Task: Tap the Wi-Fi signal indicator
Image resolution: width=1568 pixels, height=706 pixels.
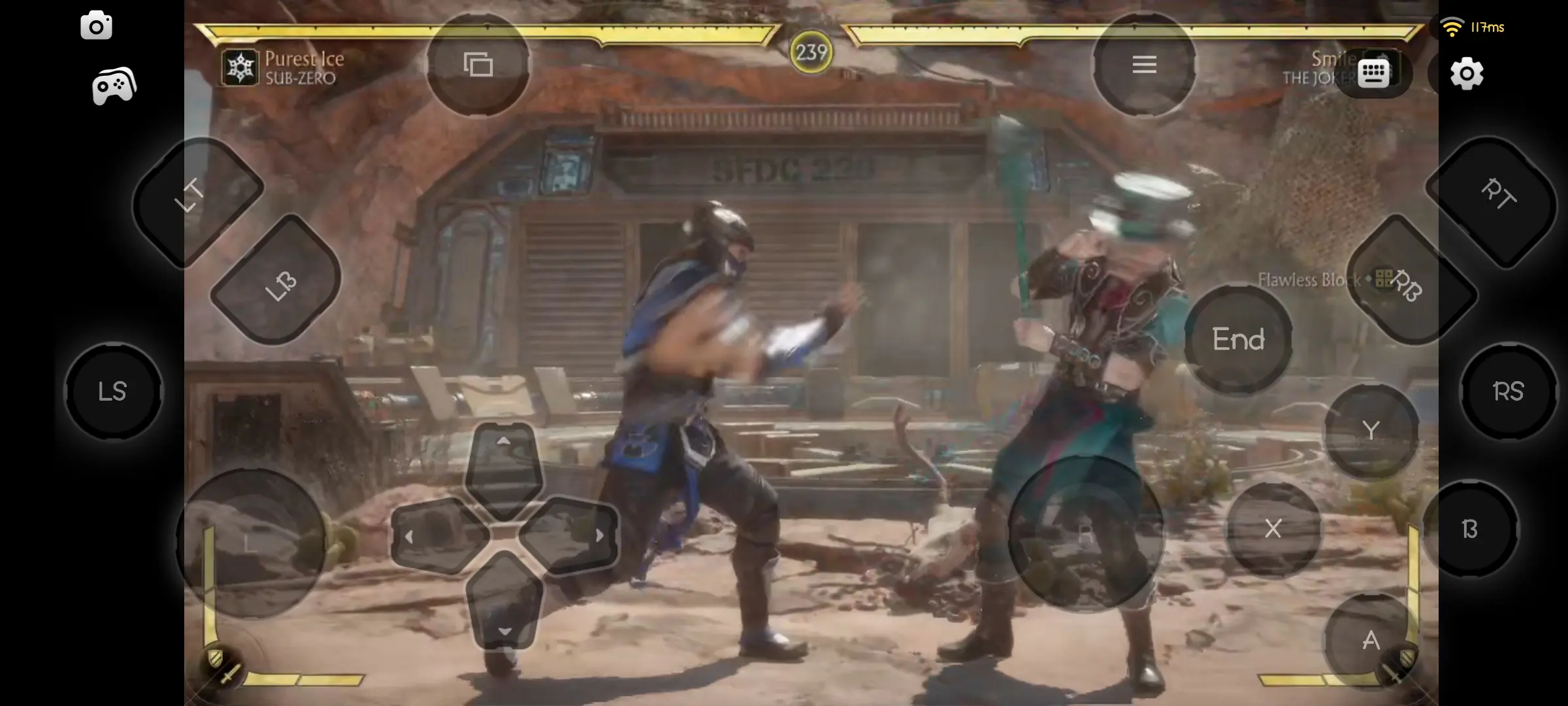Action: point(1452,26)
